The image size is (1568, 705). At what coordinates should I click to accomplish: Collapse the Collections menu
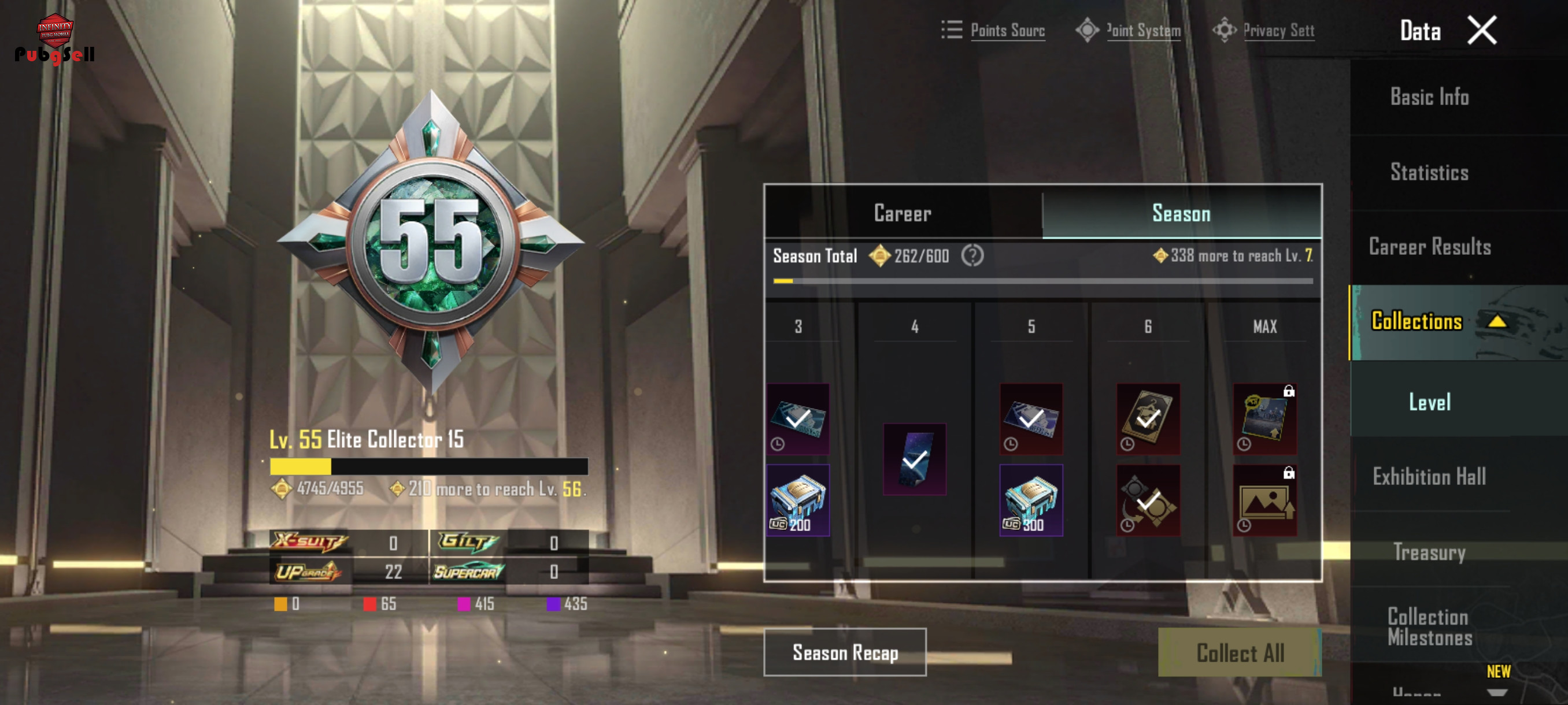pos(1497,321)
